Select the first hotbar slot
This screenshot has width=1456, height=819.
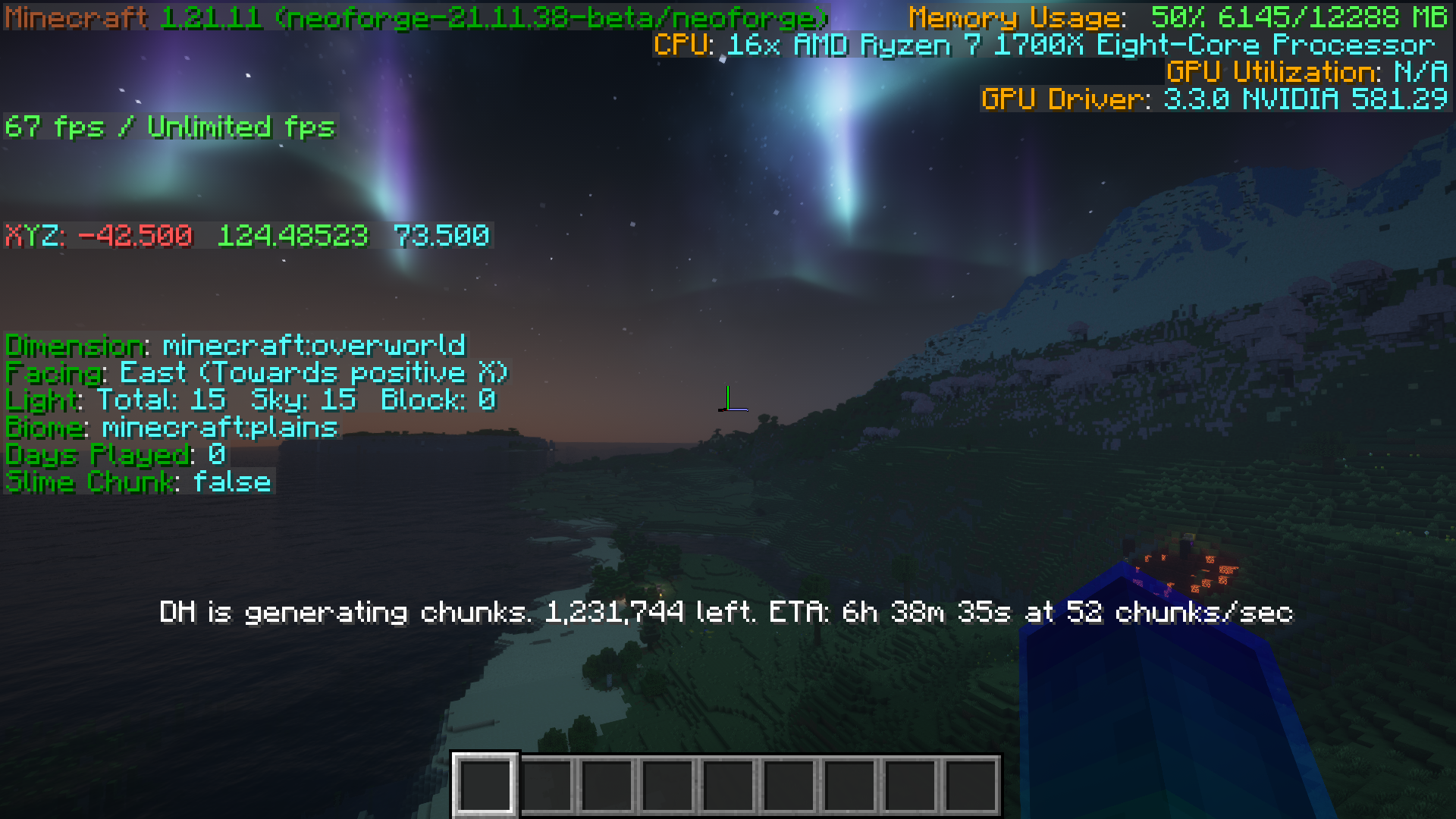click(x=486, y=783)
